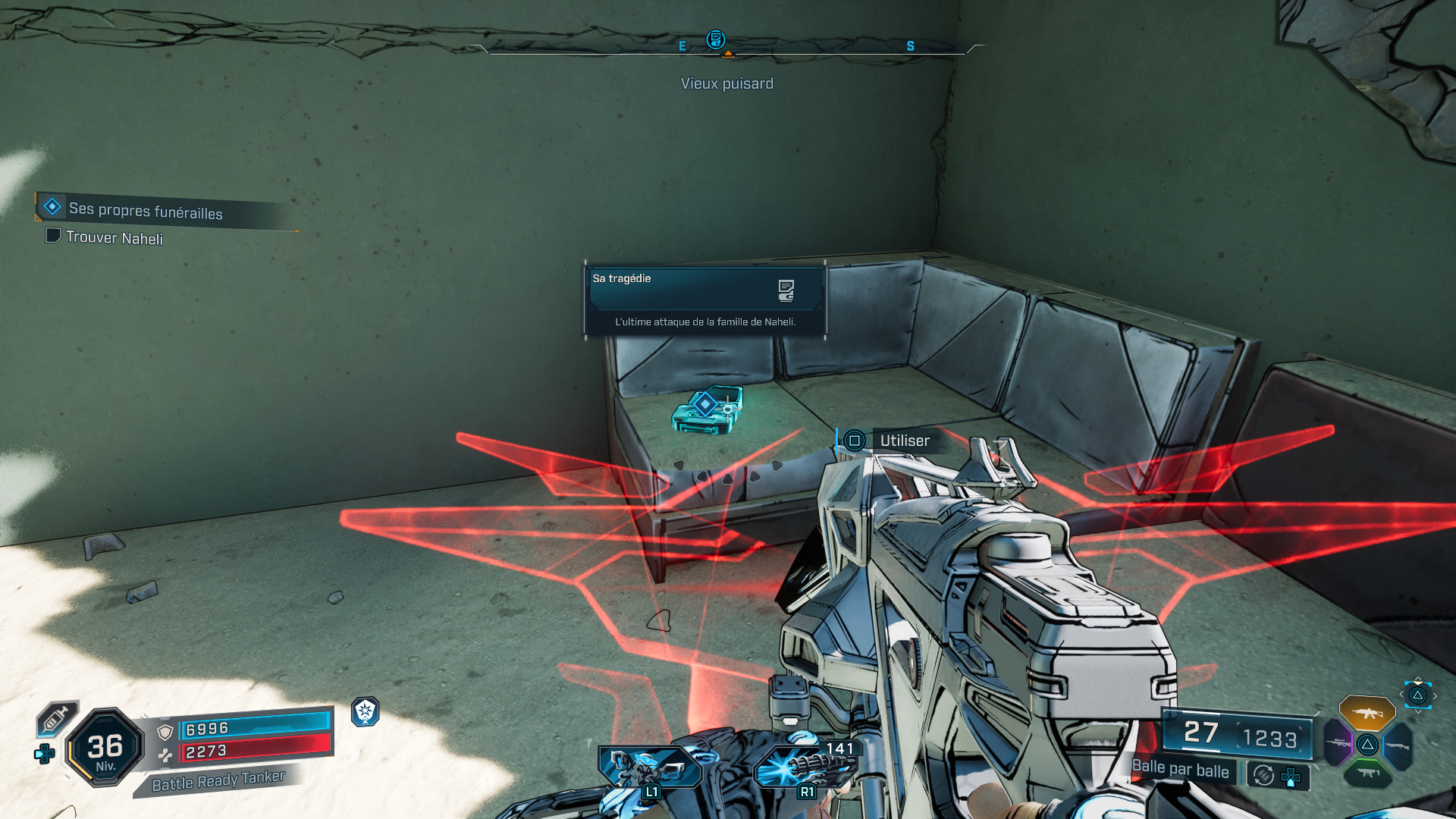1456x819 pixels.
Task: Click the Ses propres funérailles mission title
Action: (x=144, y=212)
